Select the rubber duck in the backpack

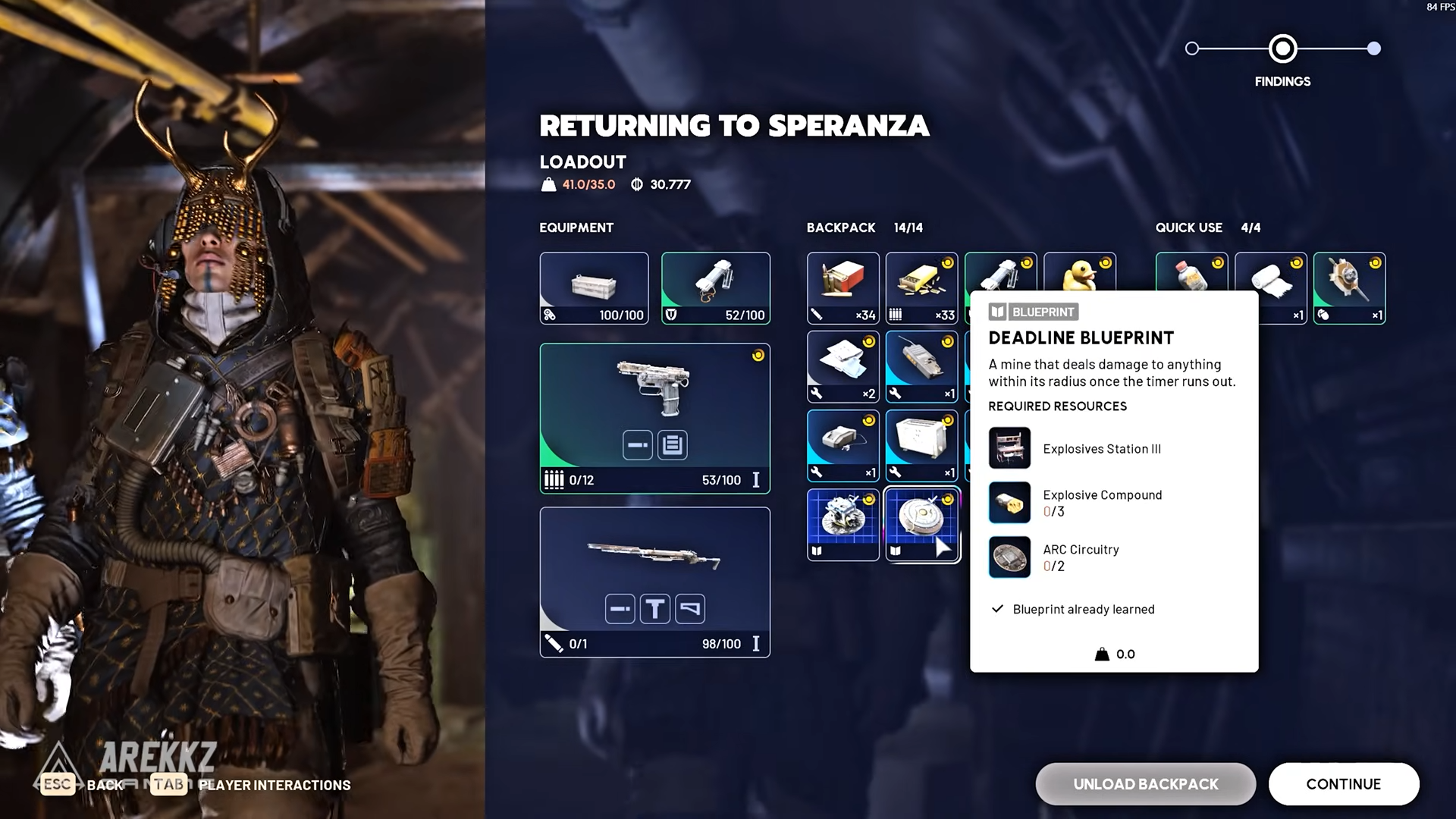tap(1079, 273)
